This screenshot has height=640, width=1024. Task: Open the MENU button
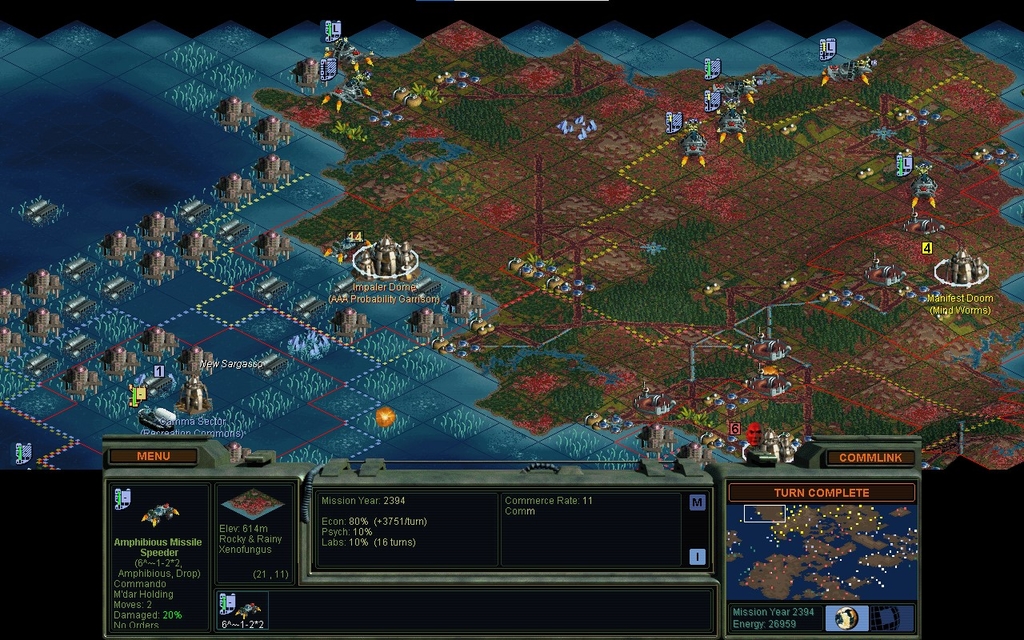point(153,457)
